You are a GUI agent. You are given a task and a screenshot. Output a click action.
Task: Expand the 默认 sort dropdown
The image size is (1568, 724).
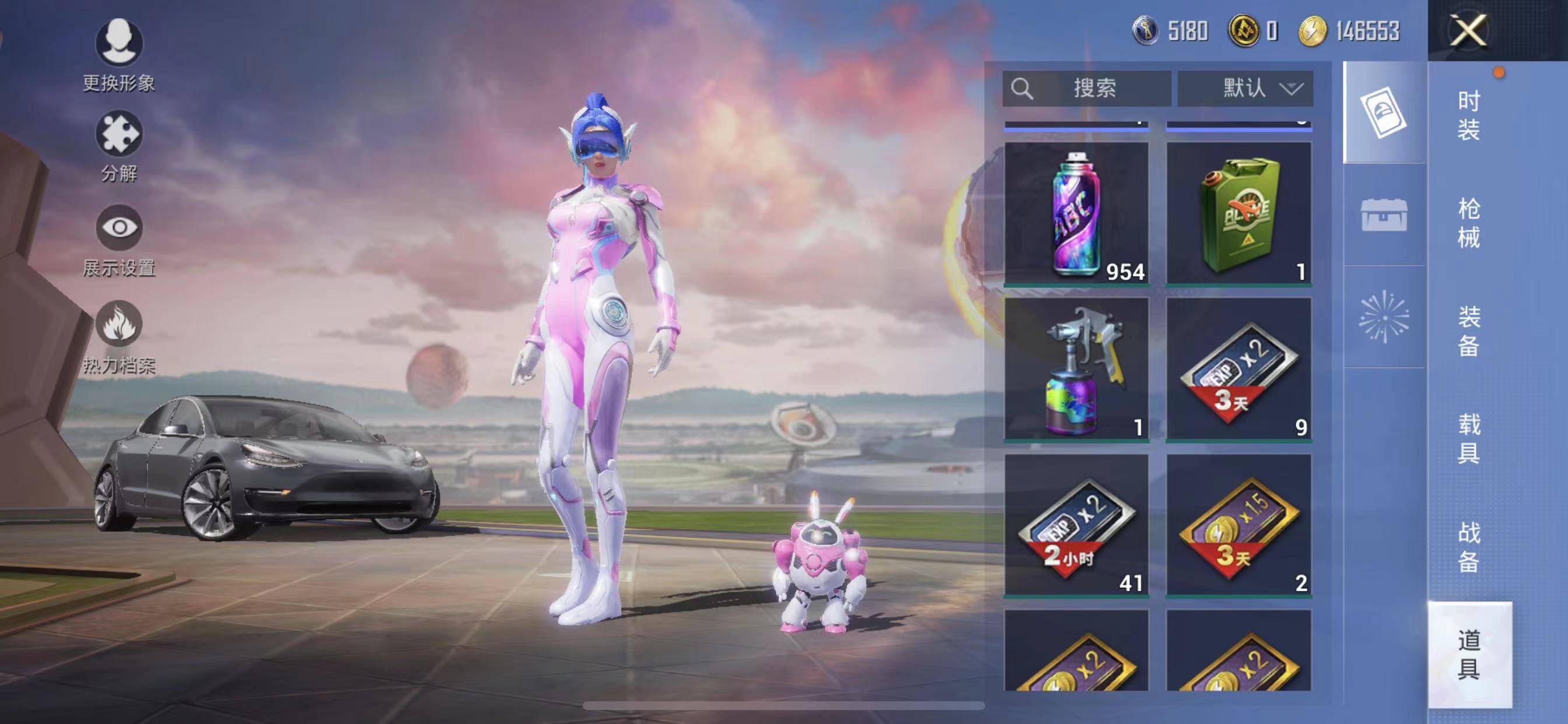pos(1245,89)
